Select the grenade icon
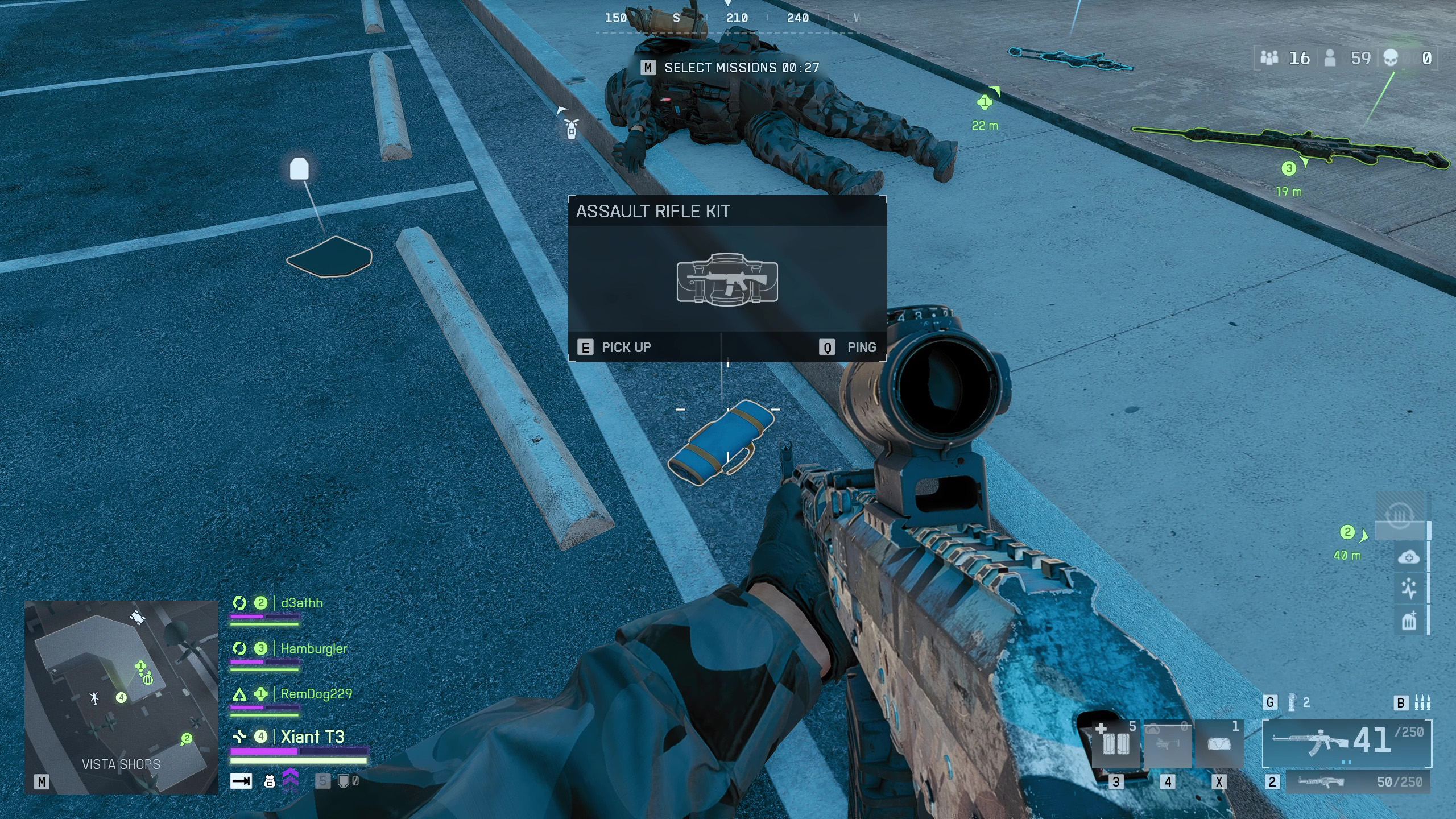This screenshot has width=1456, height=819. (x=1292, y=703)
